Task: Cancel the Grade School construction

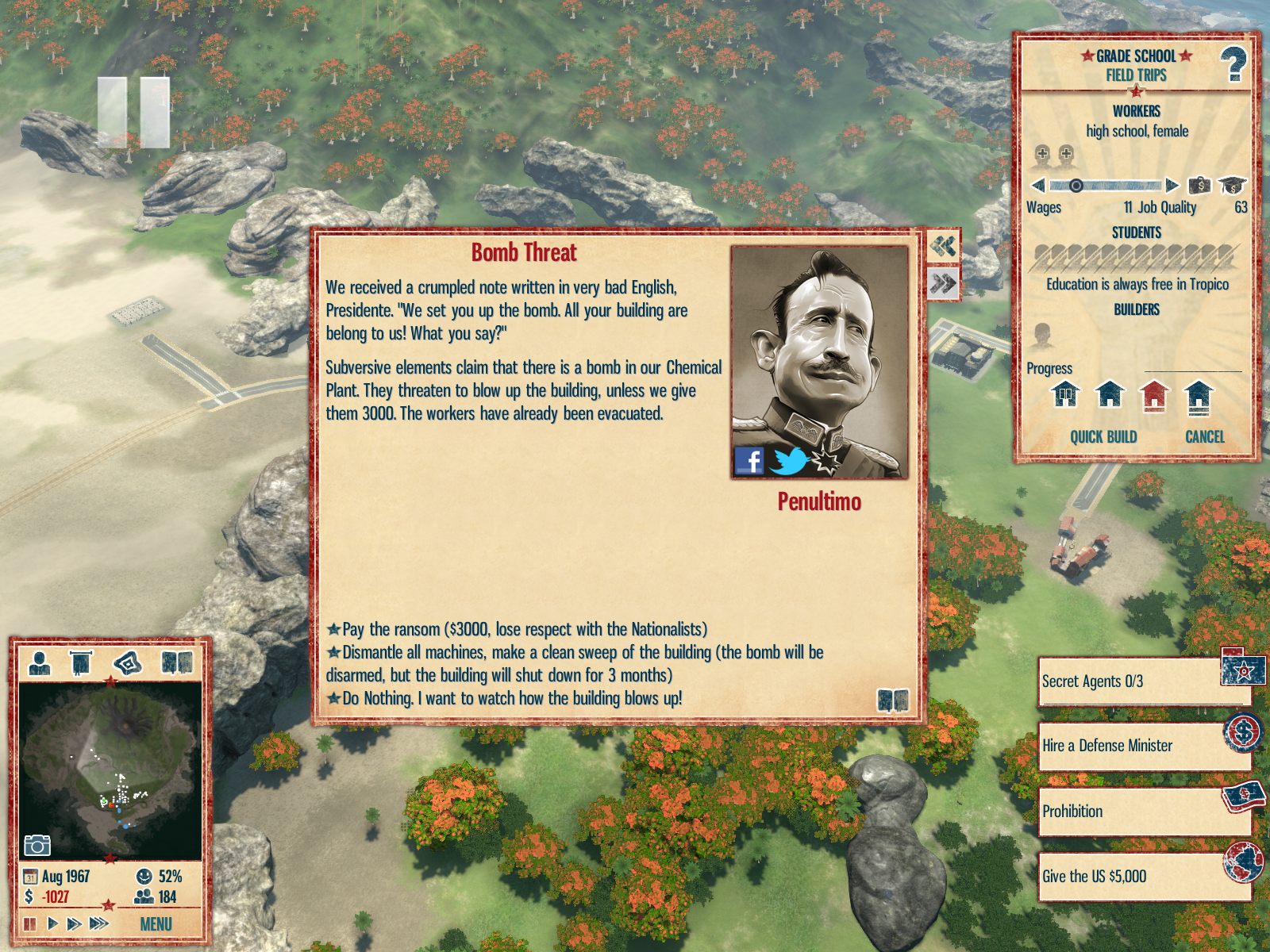Action: pos(1204,437)
